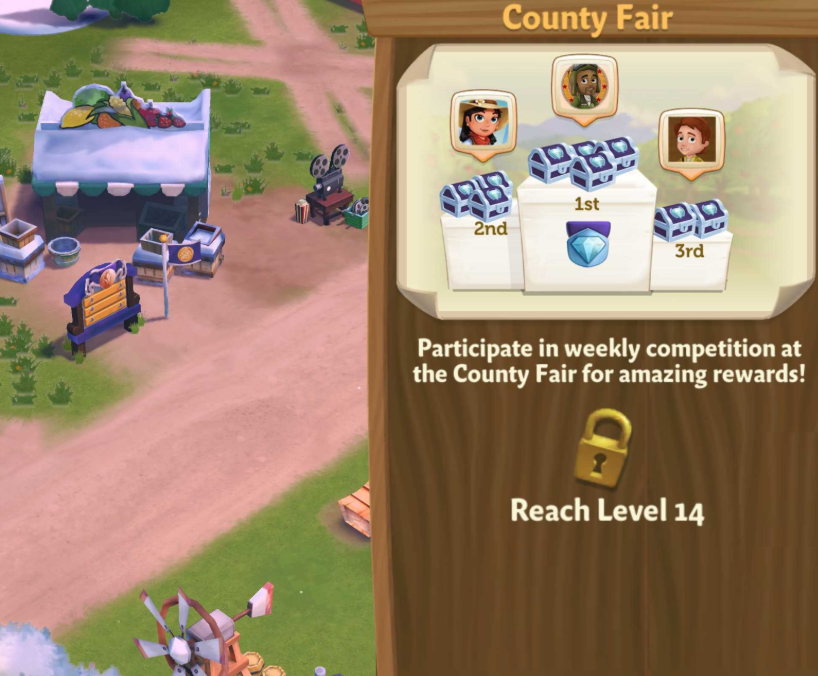Click the gold padlock icon
This screenshot has width=818, height=676.
pyautogui.click(x=604, y=448)
